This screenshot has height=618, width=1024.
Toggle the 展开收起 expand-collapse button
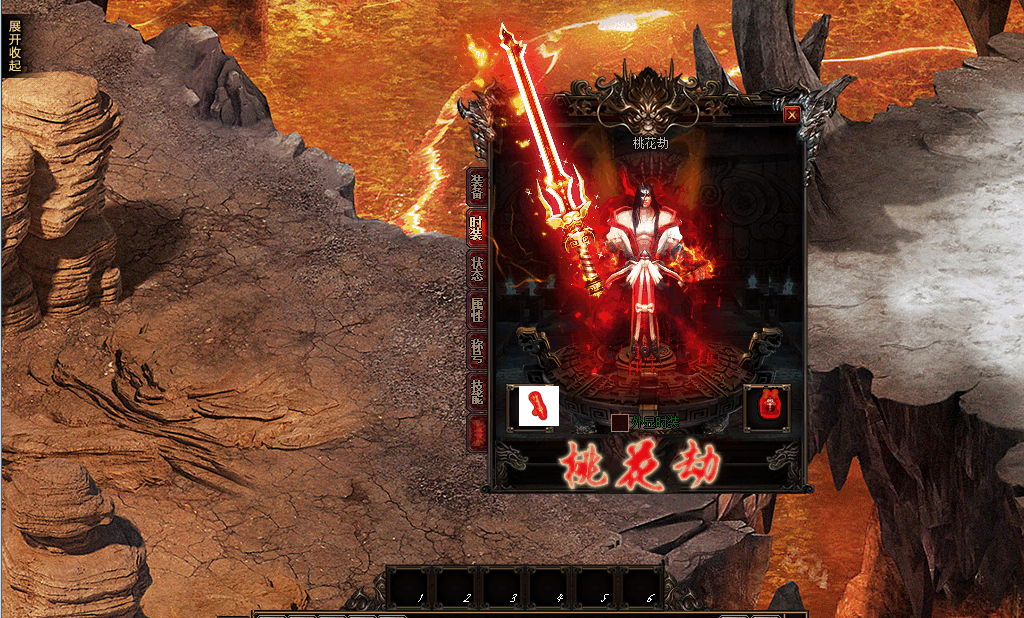click(x=14, y=45)
